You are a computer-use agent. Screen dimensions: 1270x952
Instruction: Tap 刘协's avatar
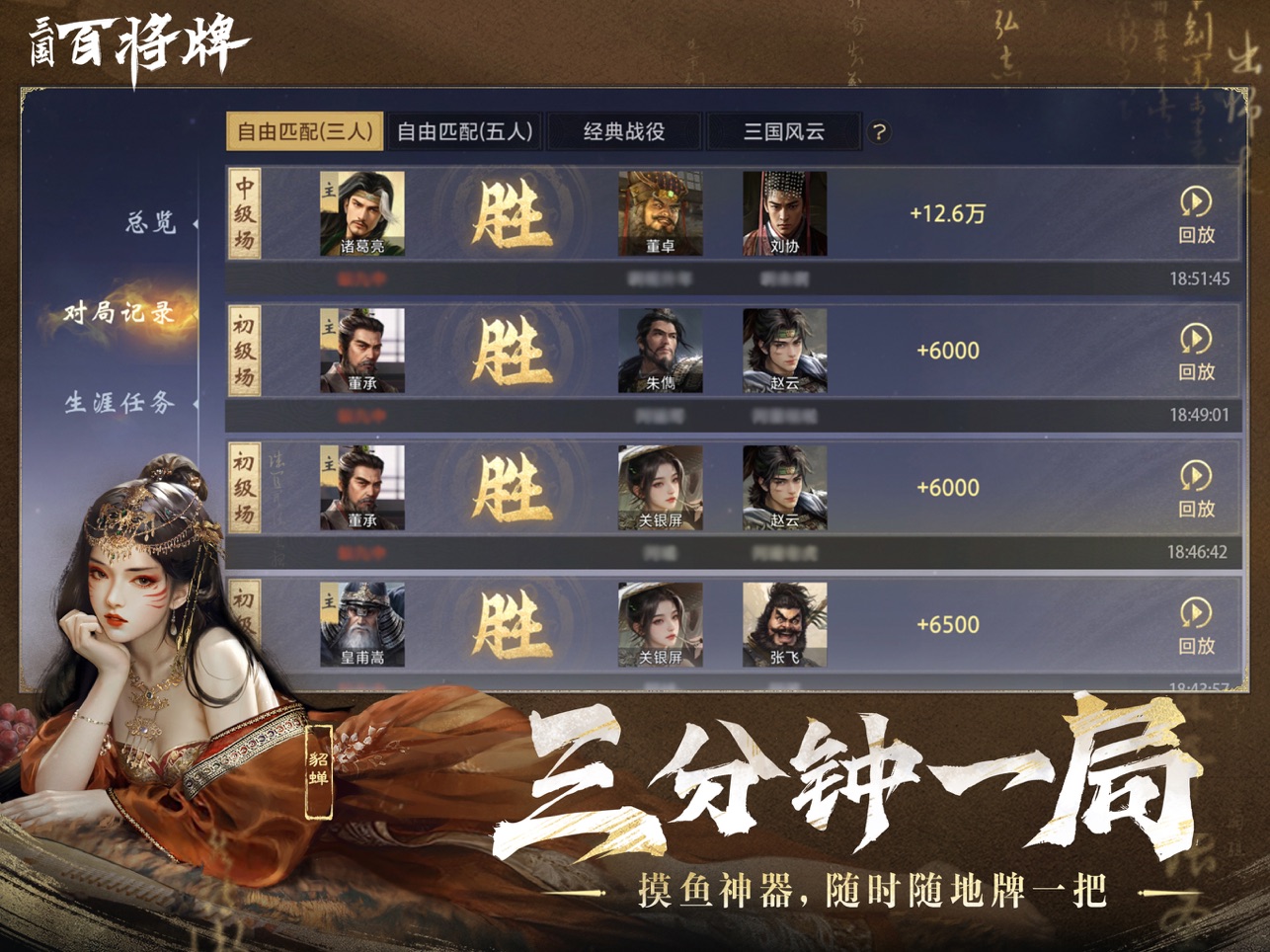tap(785, 212)
